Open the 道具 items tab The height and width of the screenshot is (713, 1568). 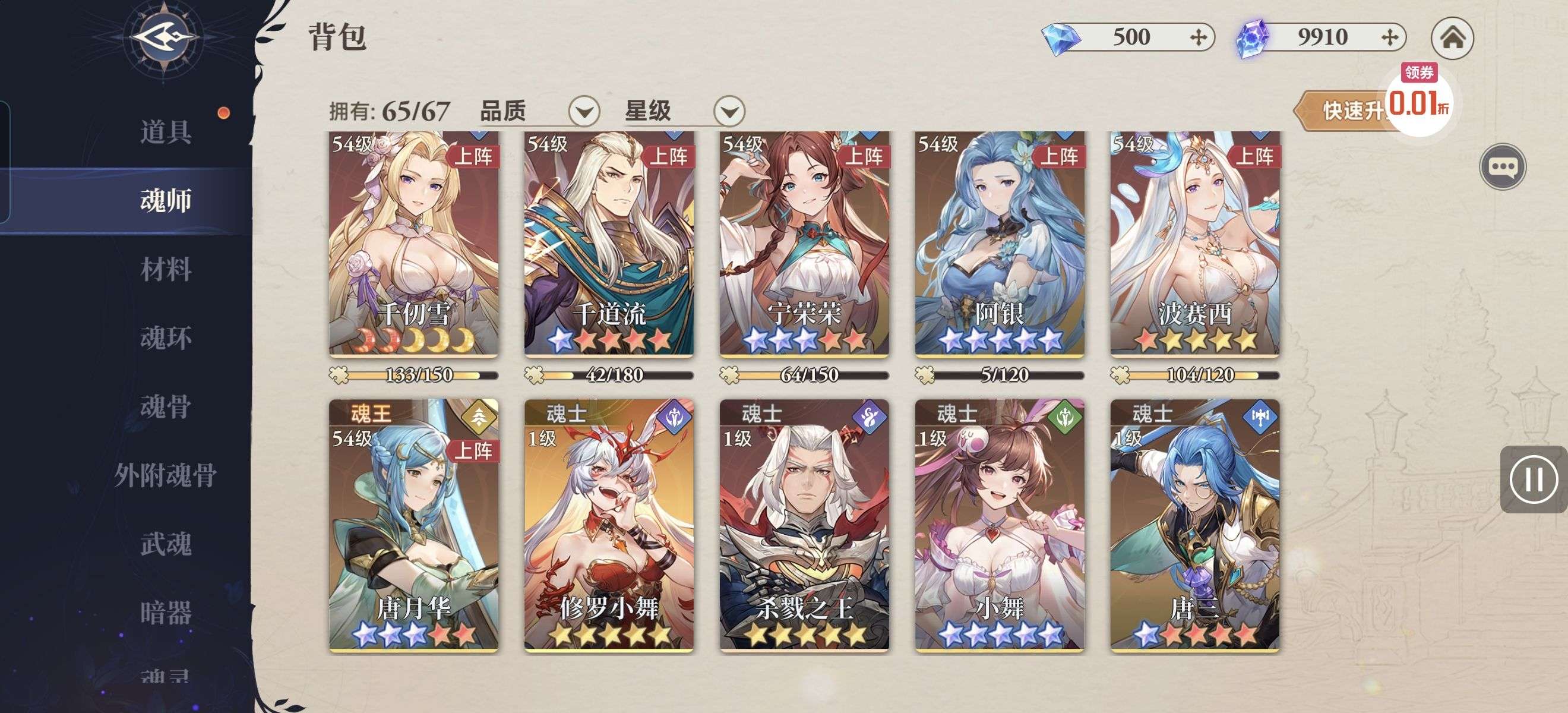point(166,131)
